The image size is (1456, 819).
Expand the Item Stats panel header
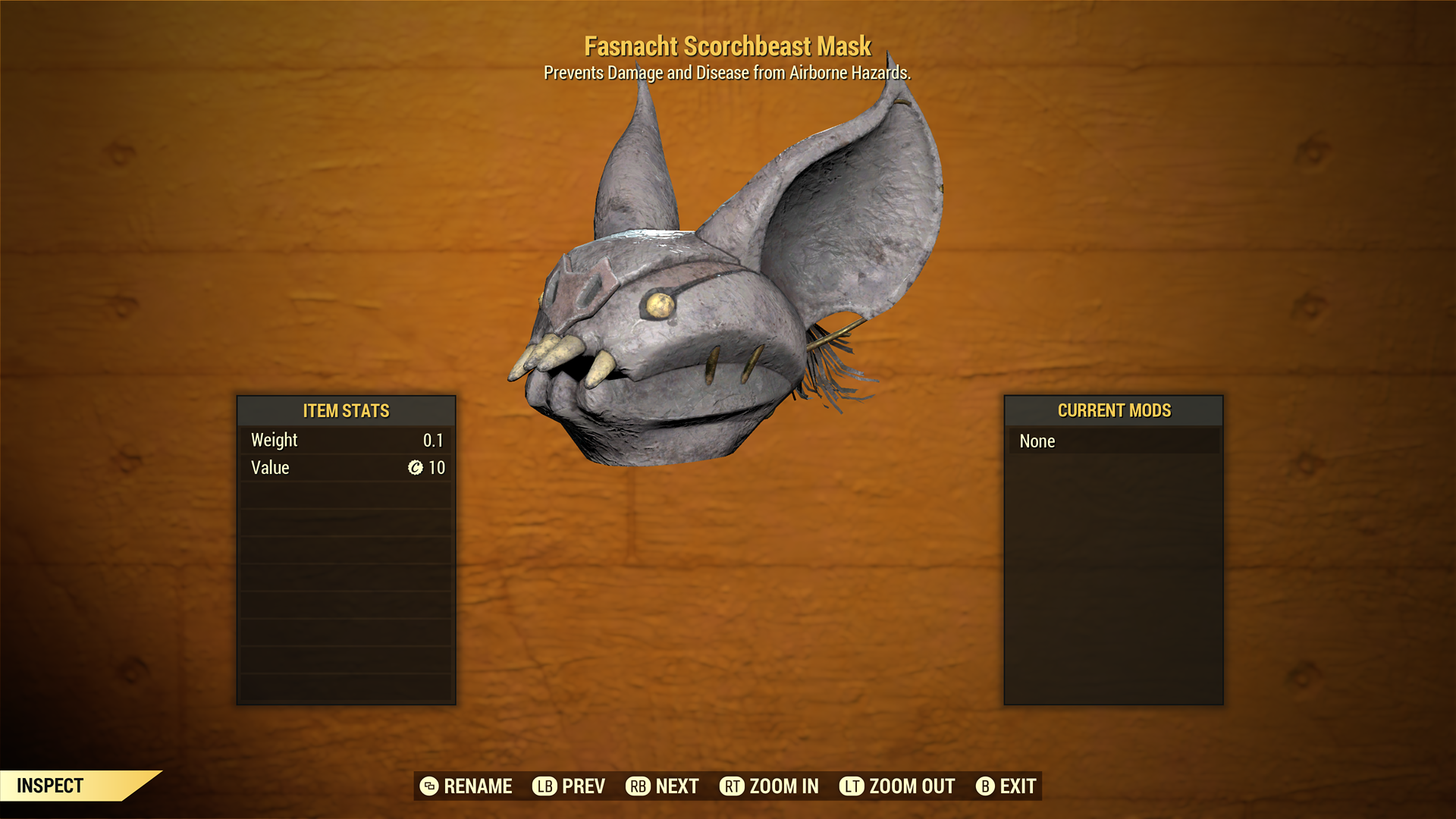[346, 411]
